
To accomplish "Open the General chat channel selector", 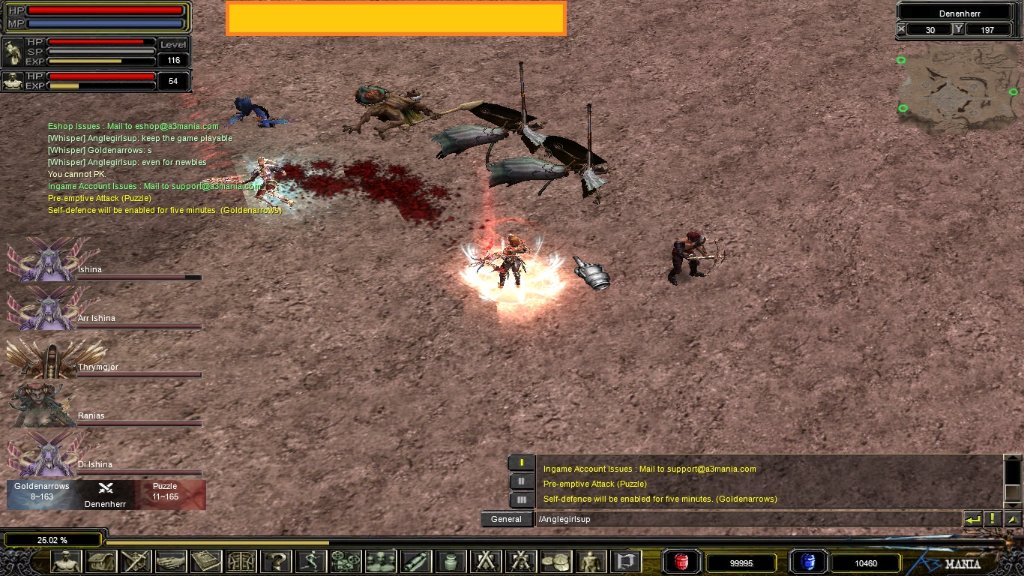I will pyautogui.click(x=506, y=519).
